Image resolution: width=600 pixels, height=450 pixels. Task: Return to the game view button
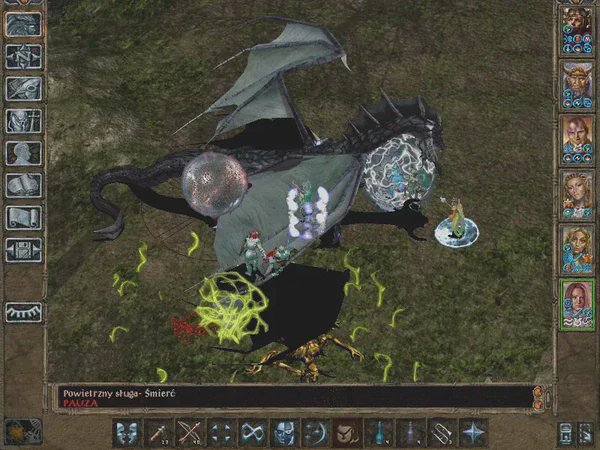pos(23,25)
